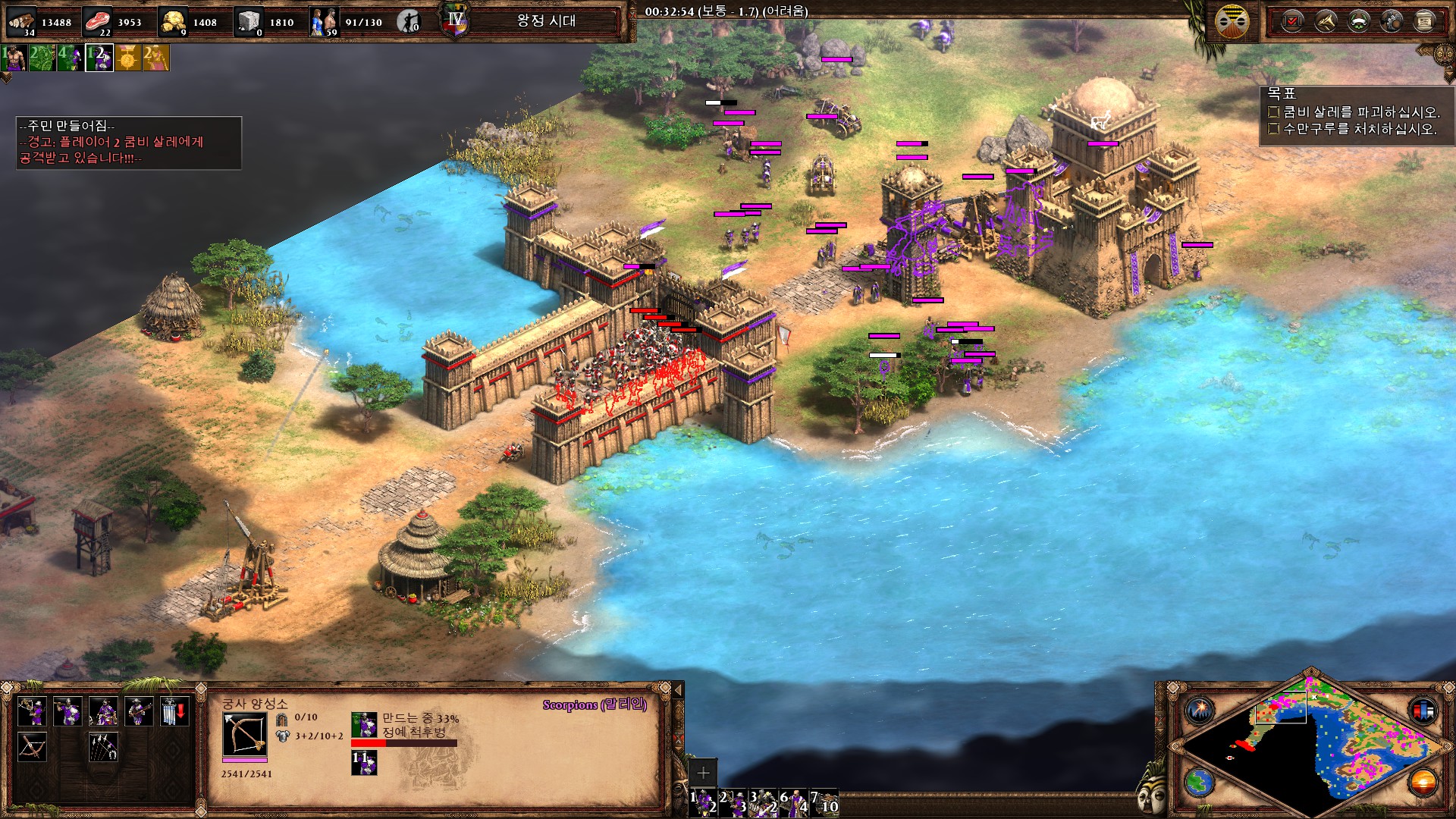The width and height of the screenshot is (1456, 819).
Task: Open the main menu scroll button
Action: coord(1424,21)
